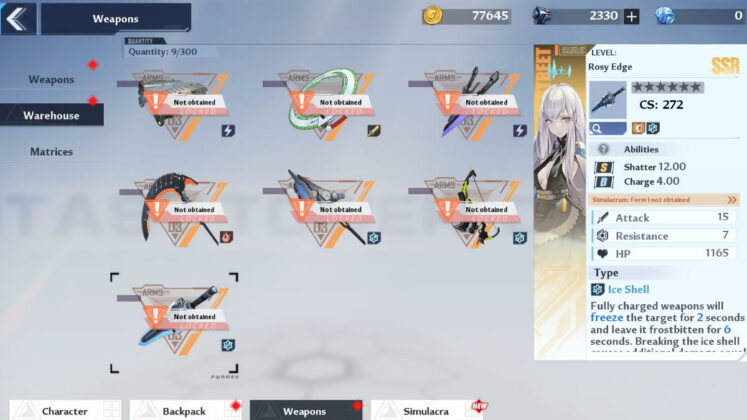Click the Ice Shell type icon
The image size is (747, 420).
pos(598,290)
